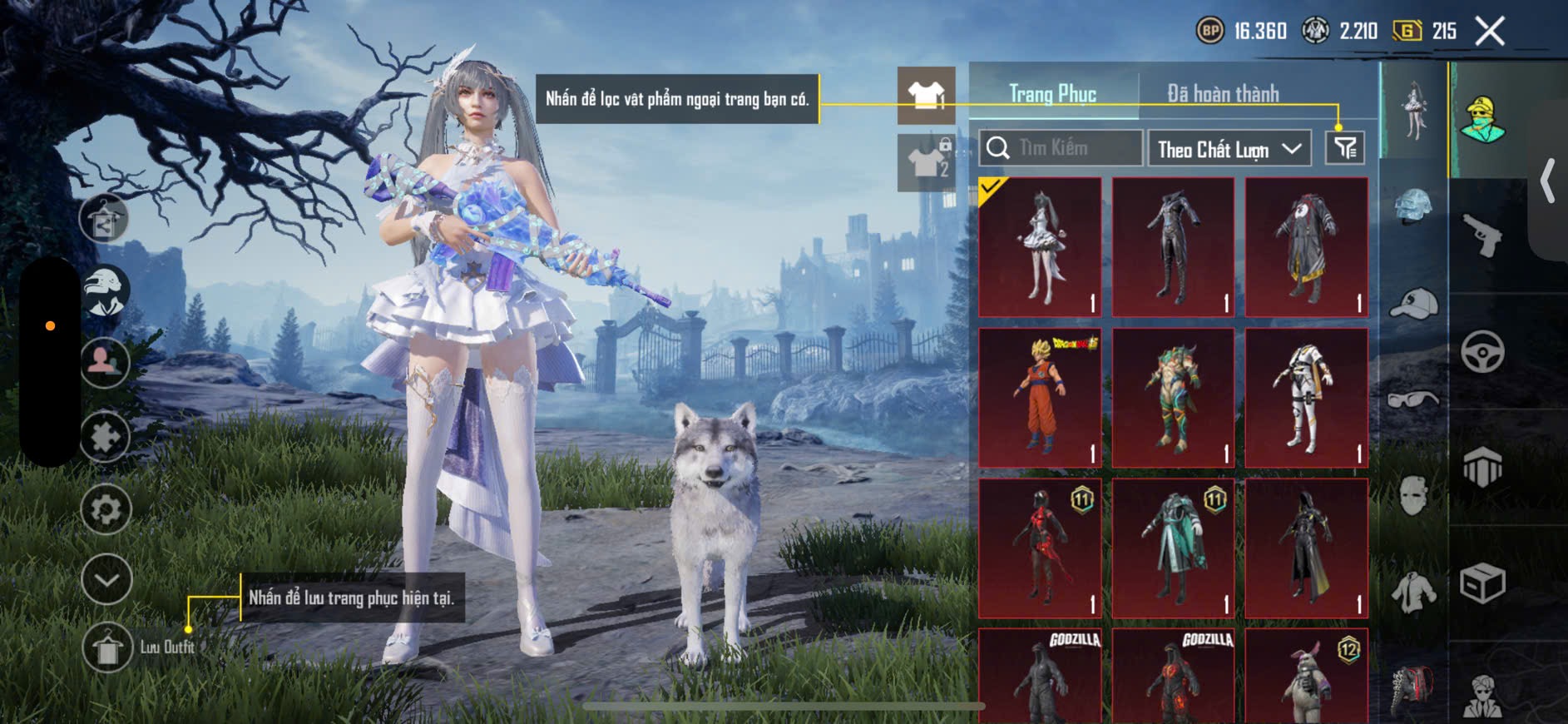Image resolution: width=1568 pixels, height=724 pixels.
Task: Toggle the owned items filter icon
Action: point(1344,148)
